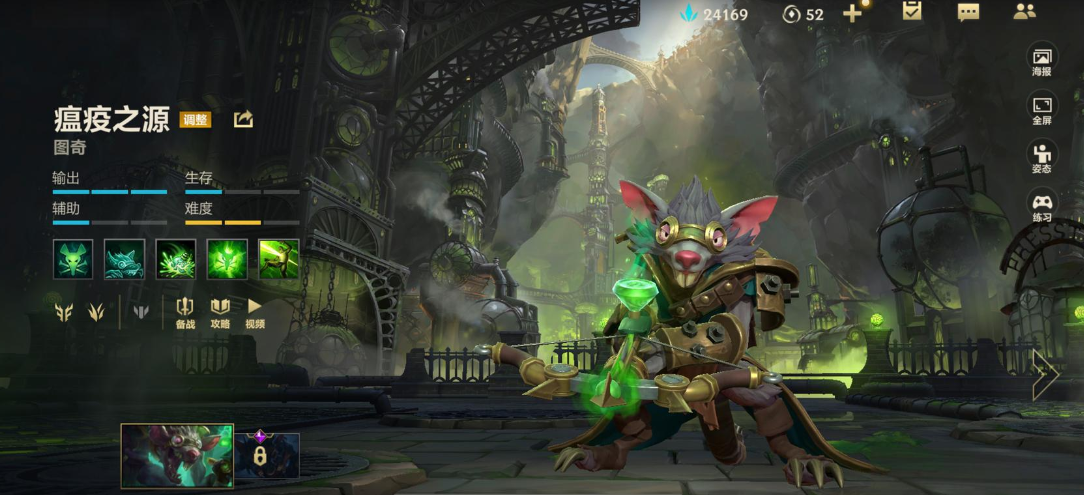Viewport: 1084px width, 495px height.
Task: Select the locked skin thumbnail
Action: pos(266,455)
